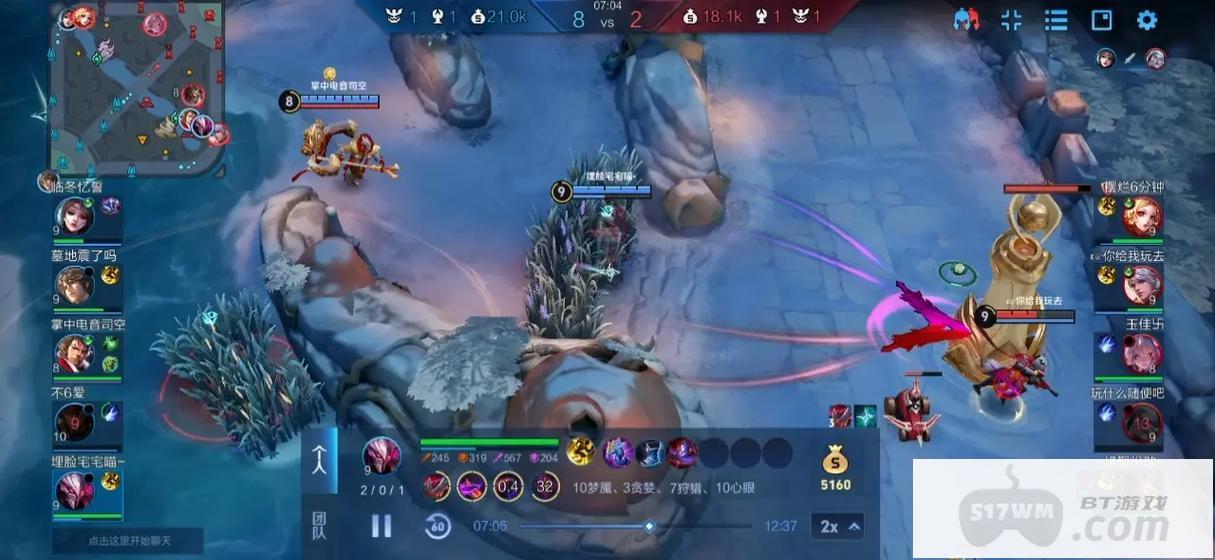Click the square window-layout icon
Viewport: 1215px width, 560px height.
1101,20
